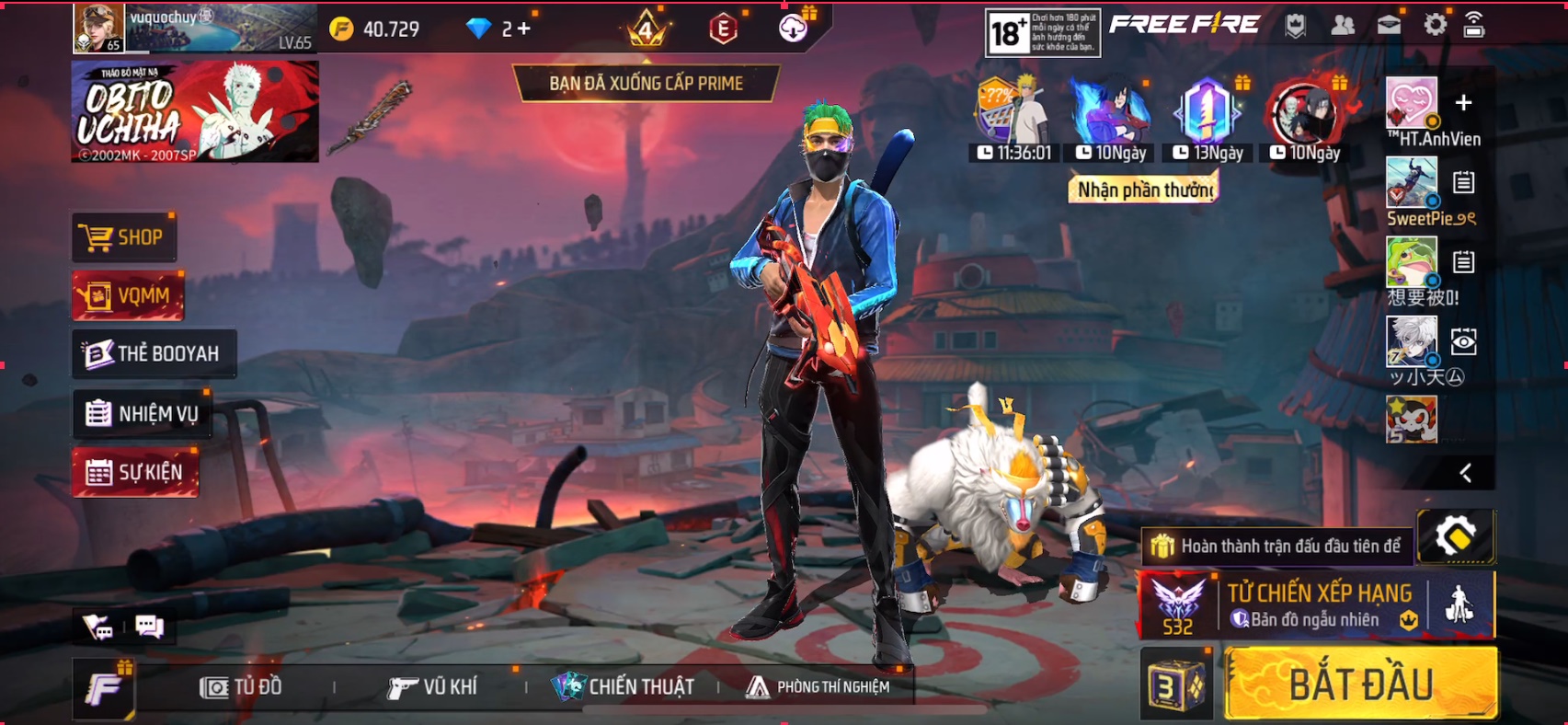Image resolution: width=1568 pixels, height=725 pixels.
Task: Open the VŨ KHÍ weapons tab
Action: coord(432,687)
